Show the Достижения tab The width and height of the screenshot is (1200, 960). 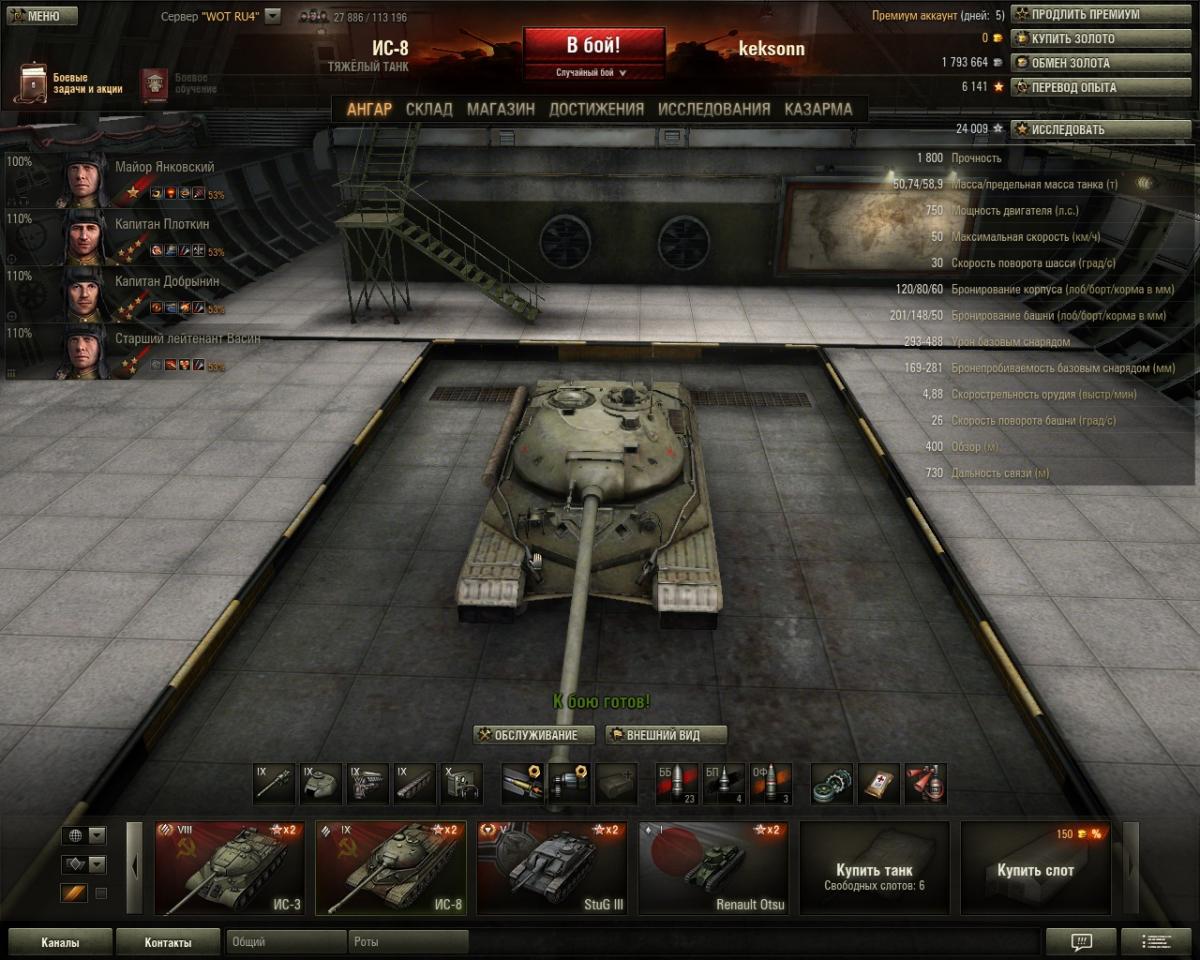(x=596, y=109)
